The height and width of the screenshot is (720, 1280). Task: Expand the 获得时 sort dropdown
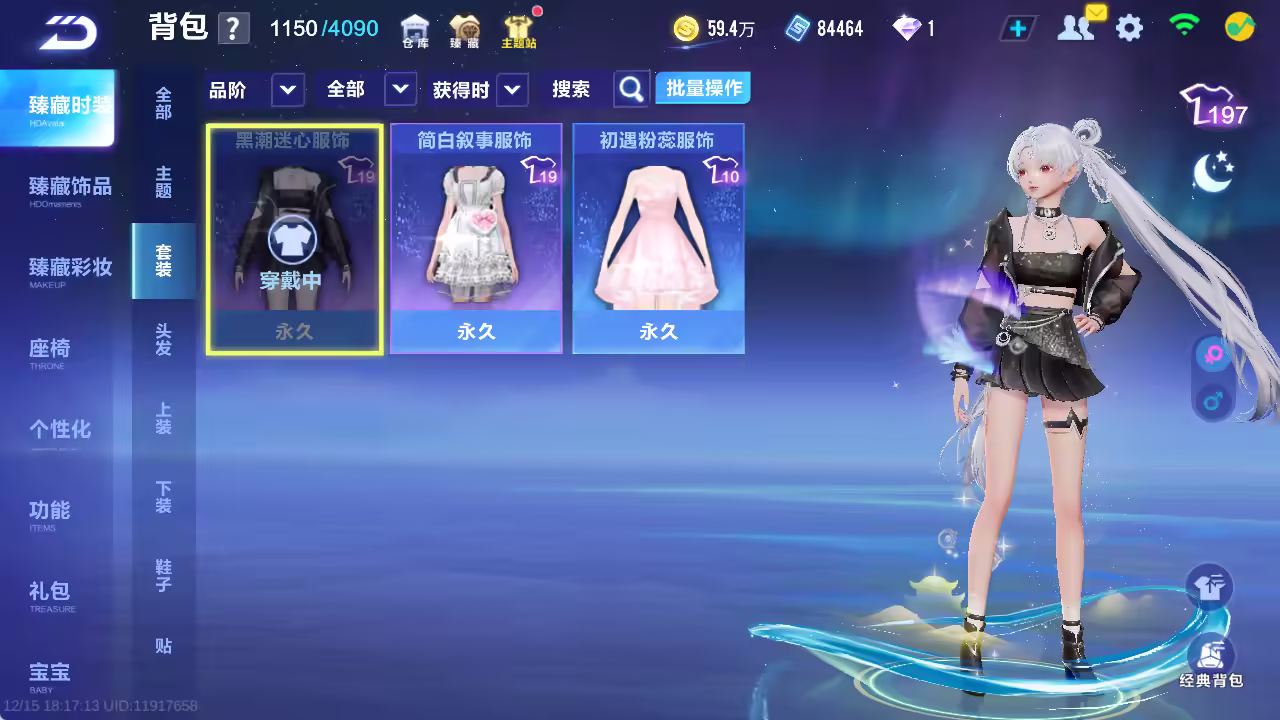tap(511, 90)
